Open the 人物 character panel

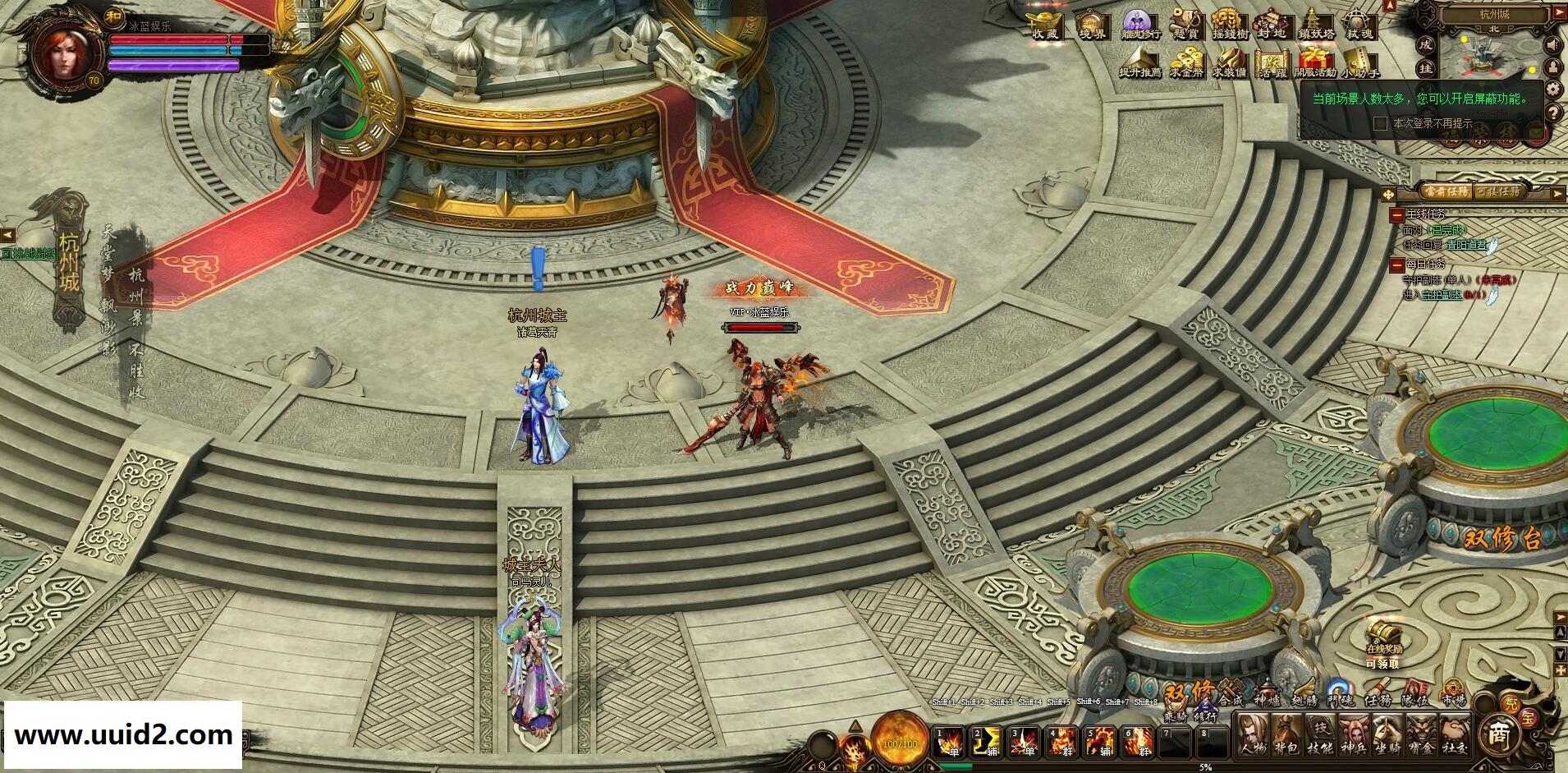coord(1253,734)
